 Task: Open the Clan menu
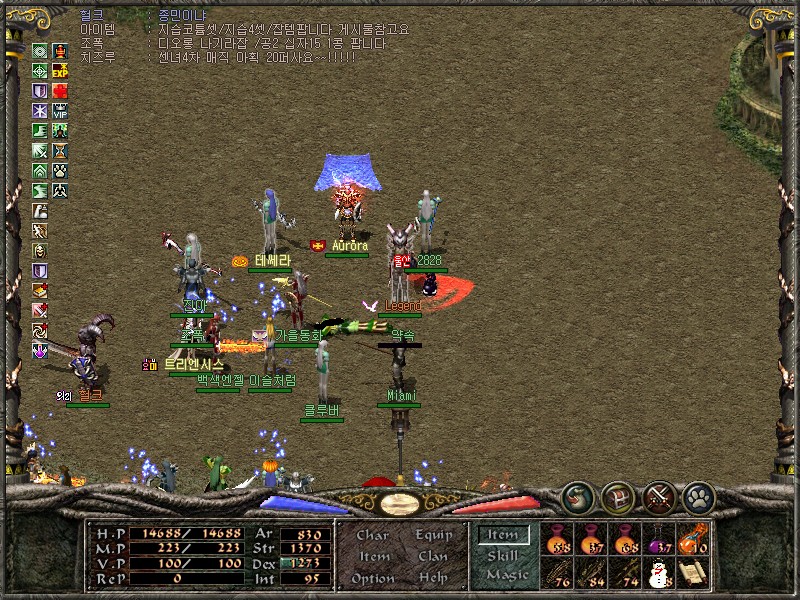tap(433, 556)
